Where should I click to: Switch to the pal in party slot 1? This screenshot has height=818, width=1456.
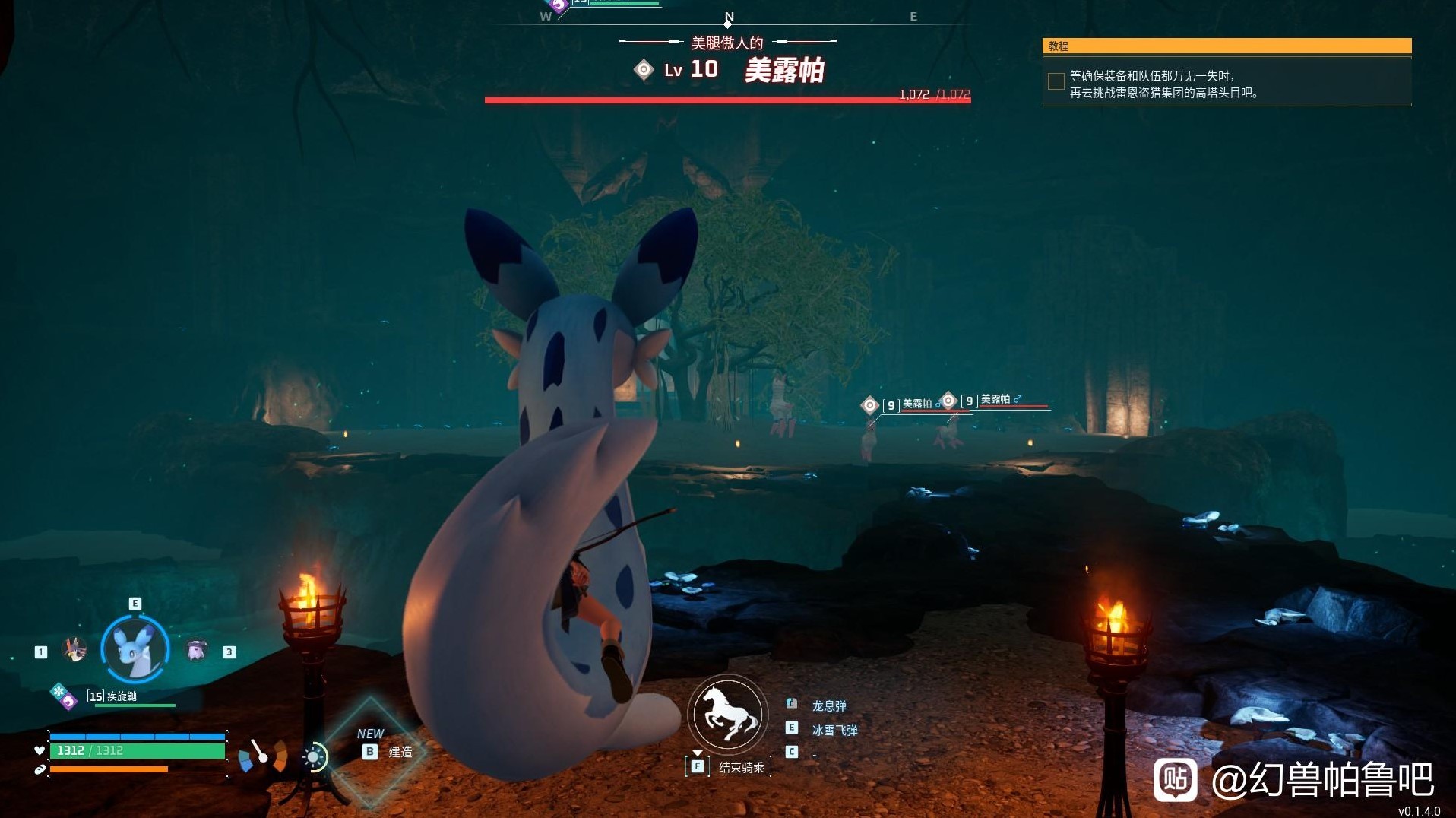74,650
